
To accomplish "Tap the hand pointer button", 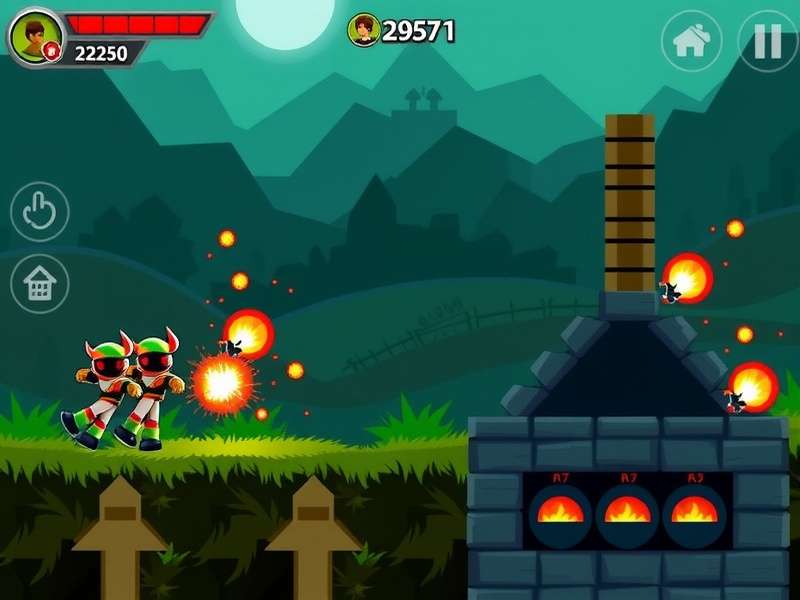I will 40,212.
